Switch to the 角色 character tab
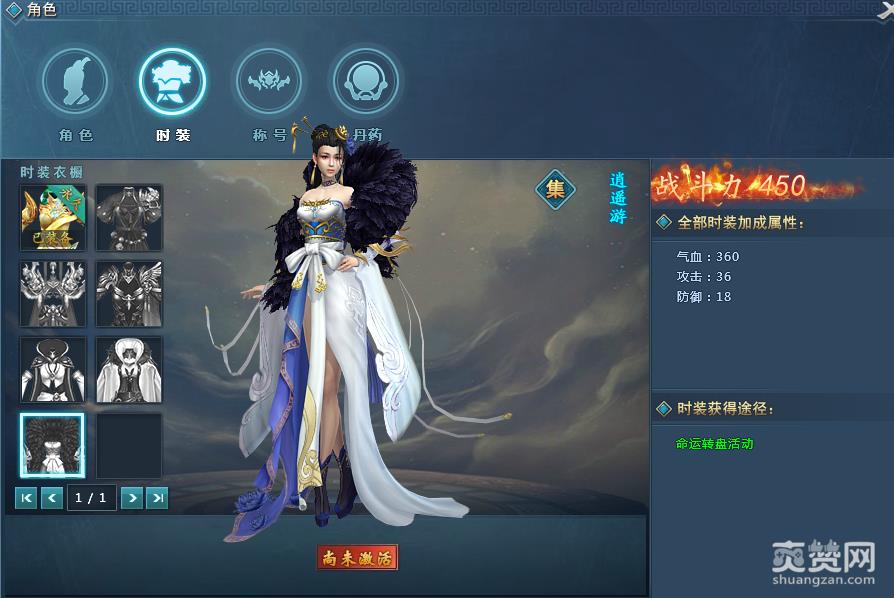894x598 pixels. (75, 83)
